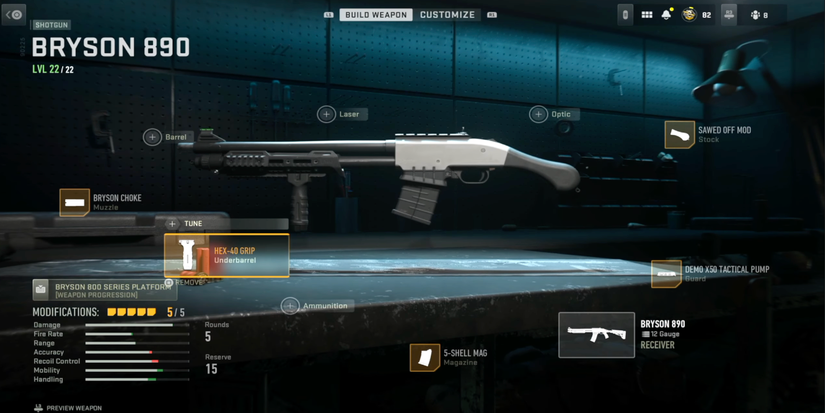
Task: Open the player rank profile badge
Action: tap(690, 15)
